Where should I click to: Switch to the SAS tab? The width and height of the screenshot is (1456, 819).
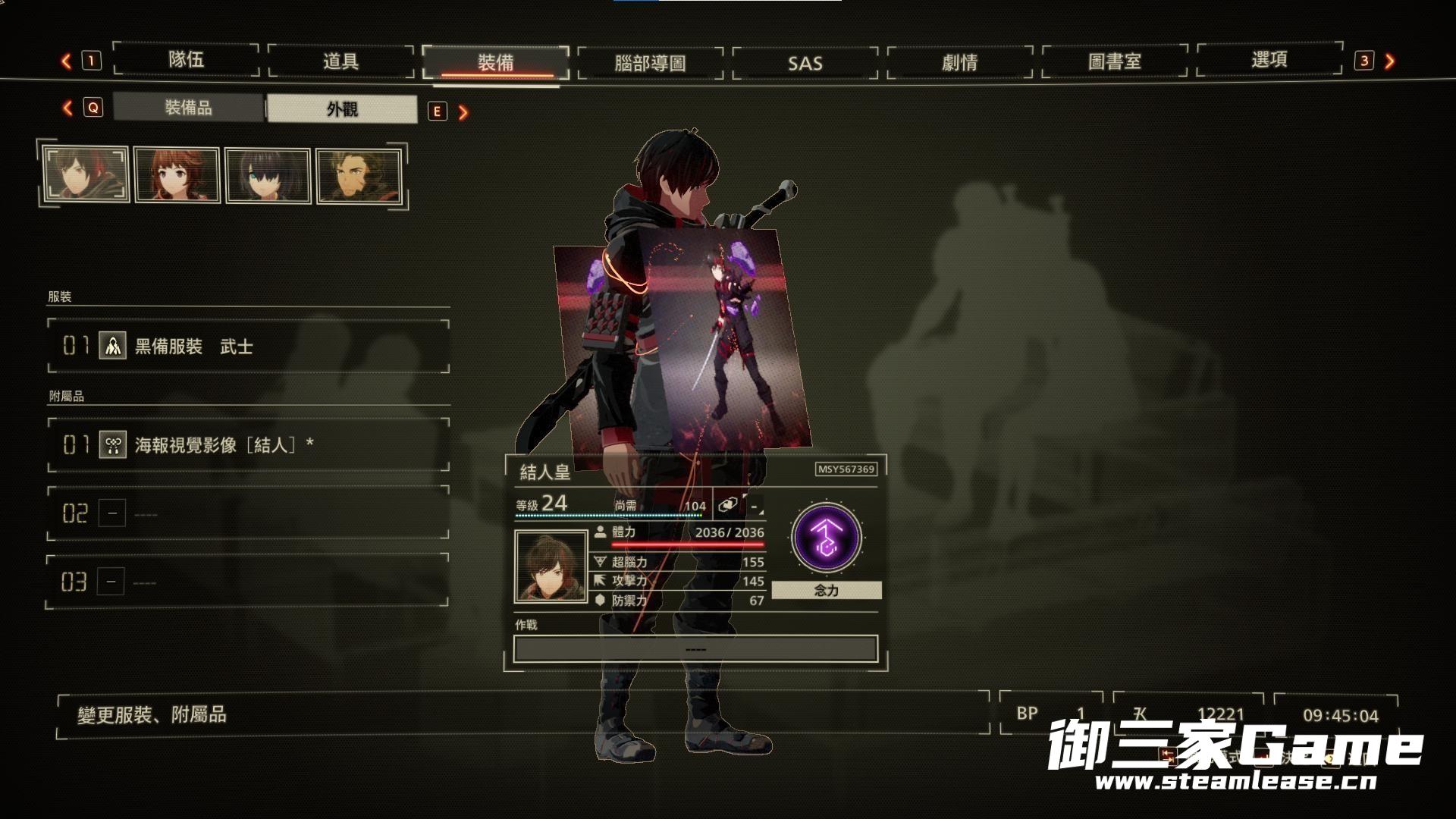click(x=805, y=63)
